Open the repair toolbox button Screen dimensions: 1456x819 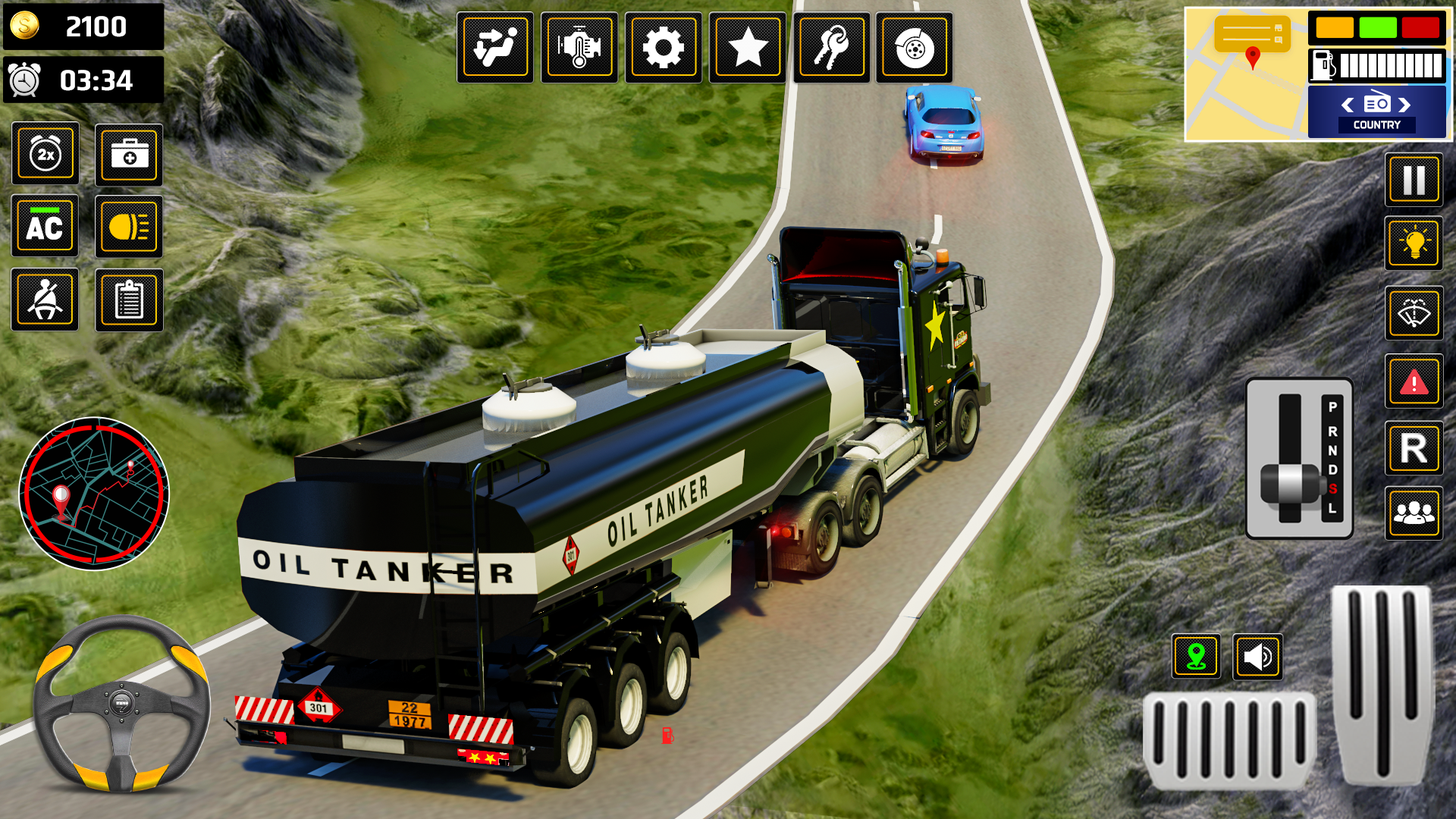click(129, 154)
